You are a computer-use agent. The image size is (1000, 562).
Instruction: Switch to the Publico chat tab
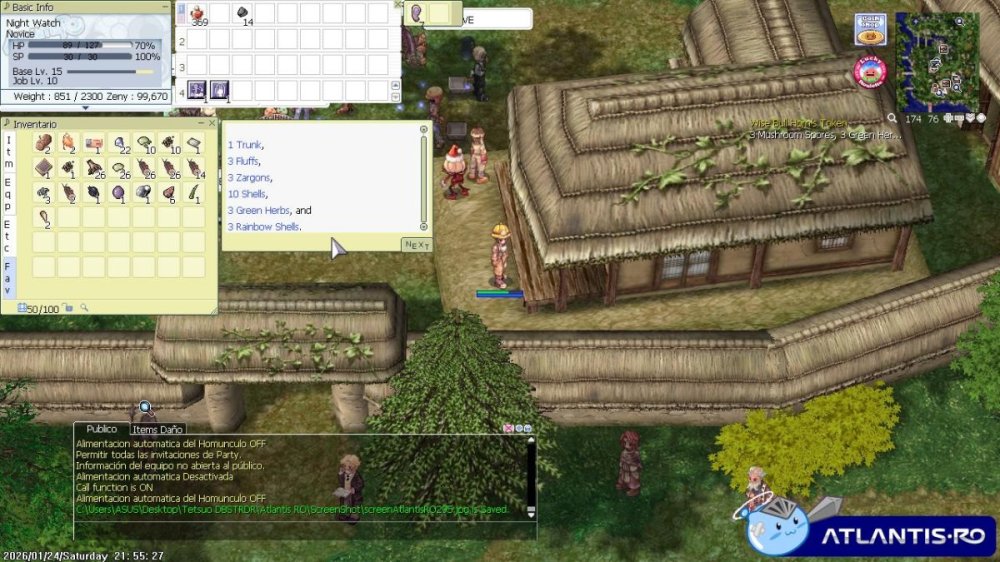click(101, 429)
